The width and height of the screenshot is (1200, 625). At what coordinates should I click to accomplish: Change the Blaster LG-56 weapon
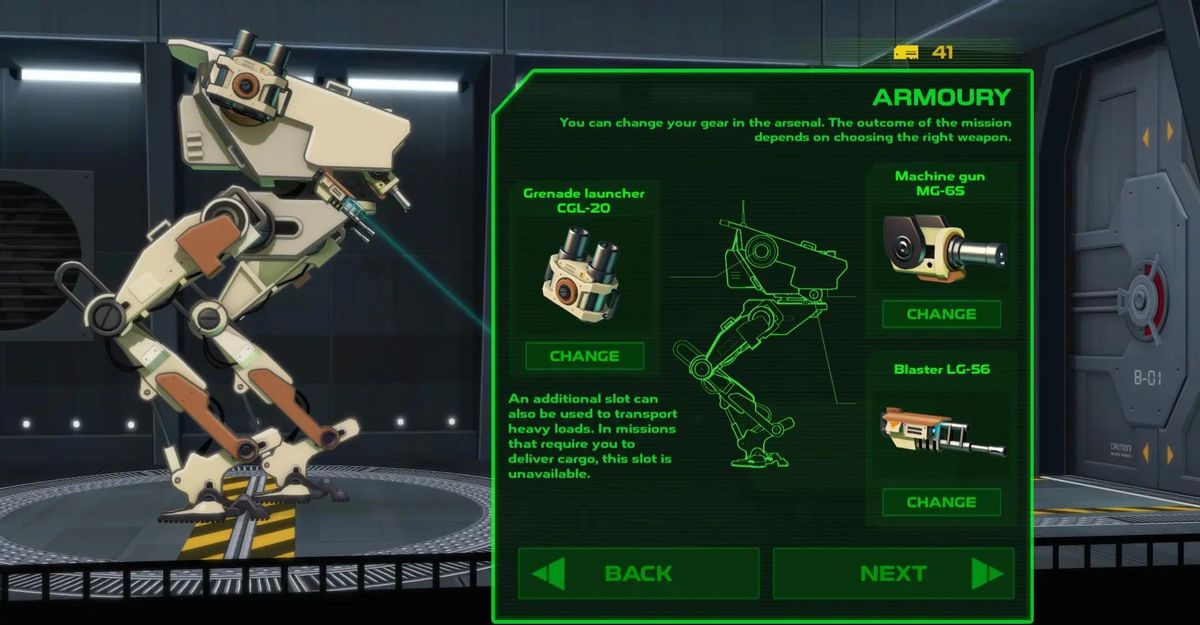point(941,502)
